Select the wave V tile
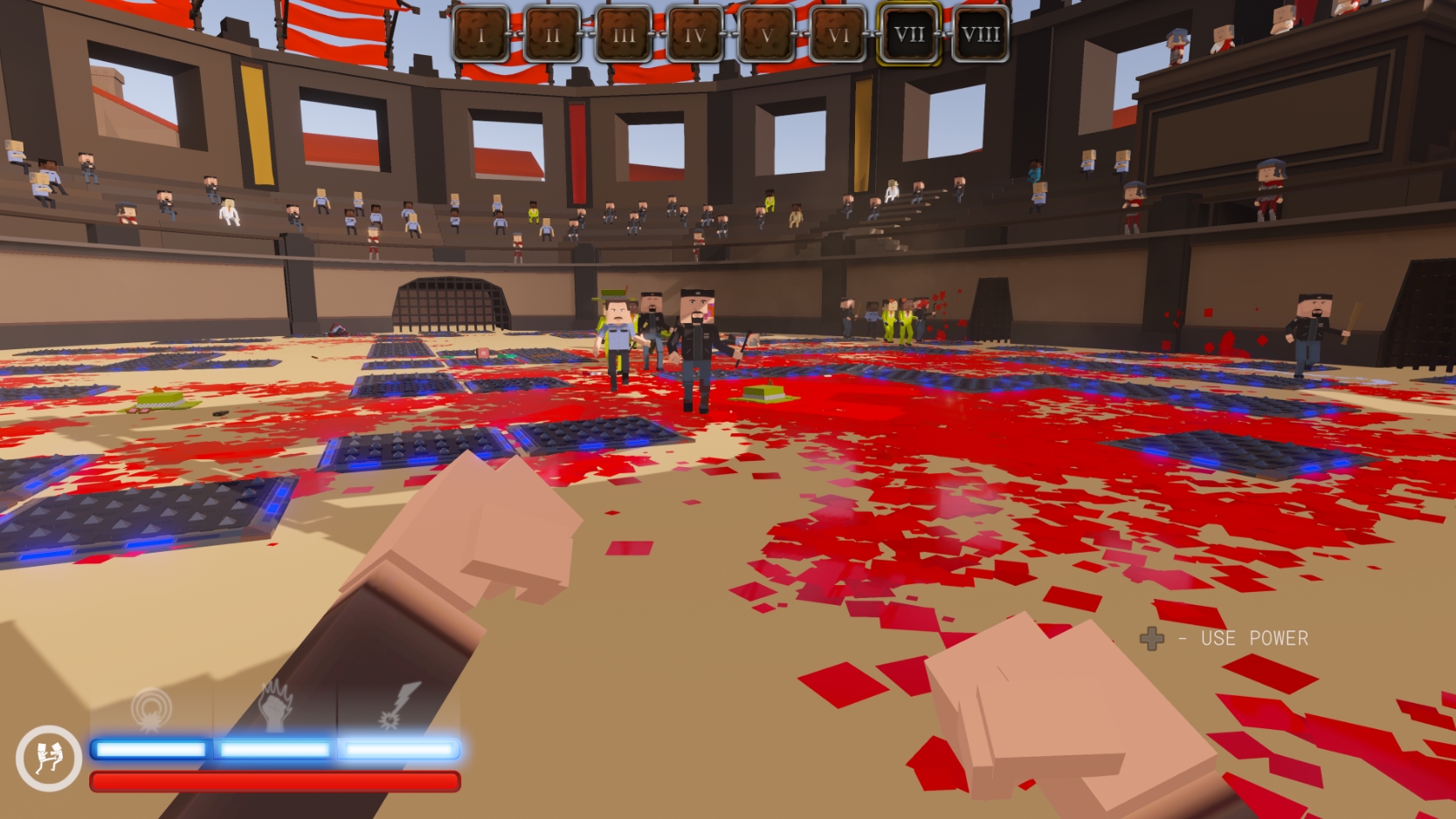This screenshot has width=1456, height=819. pos(766,35)
